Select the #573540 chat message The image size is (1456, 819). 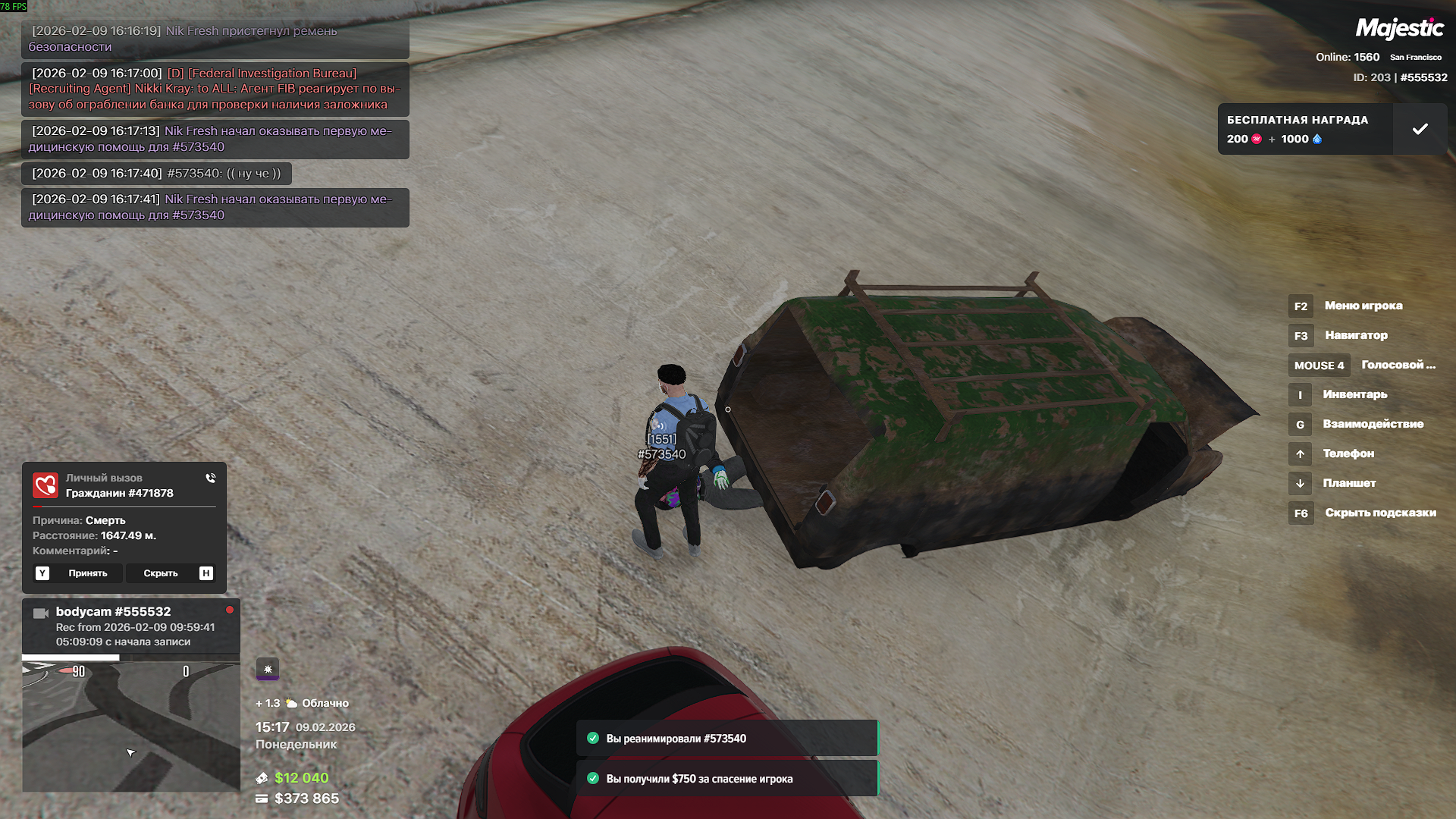pos(156,174)
